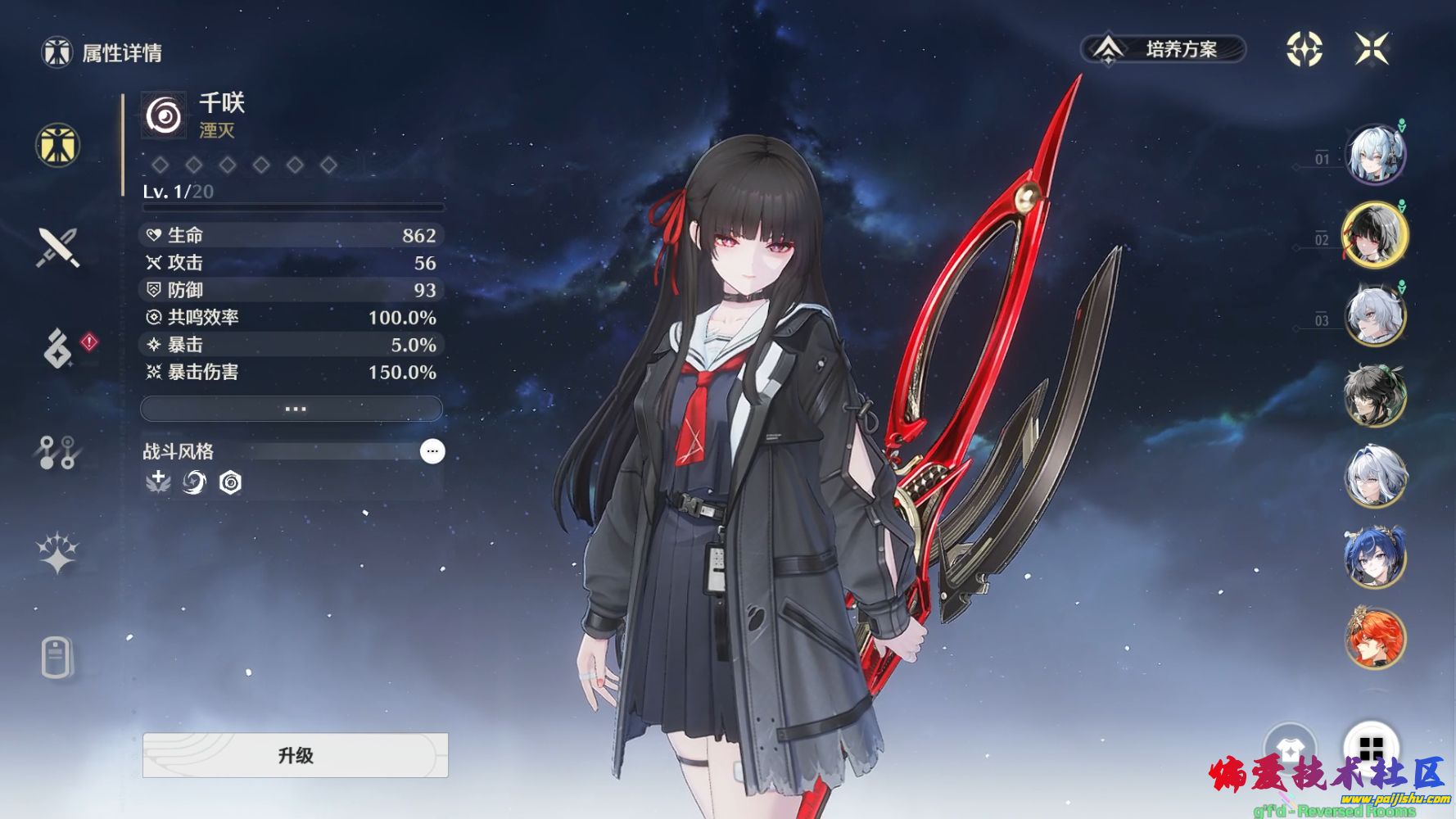
Task: Click the circular crosshair icon beside 培养方案
Action: (x=1304, y=49)
